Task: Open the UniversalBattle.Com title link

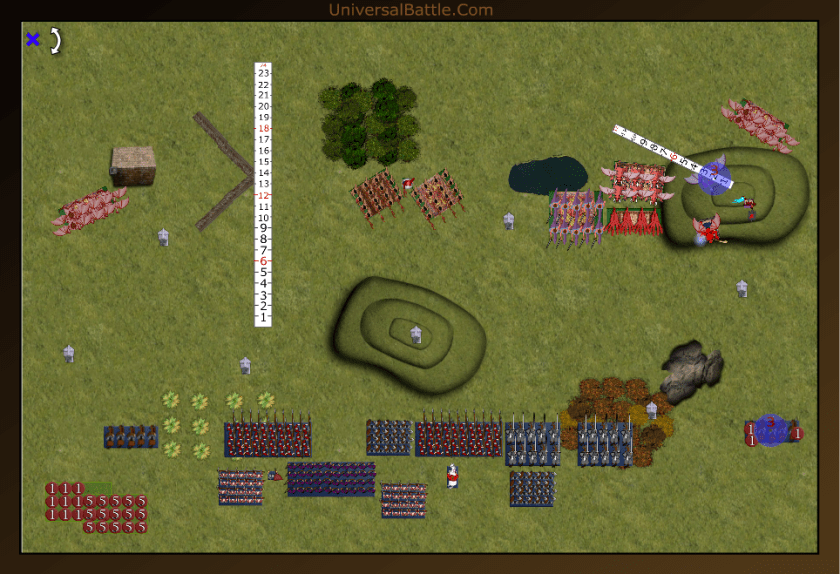Action: pos(410,10)
